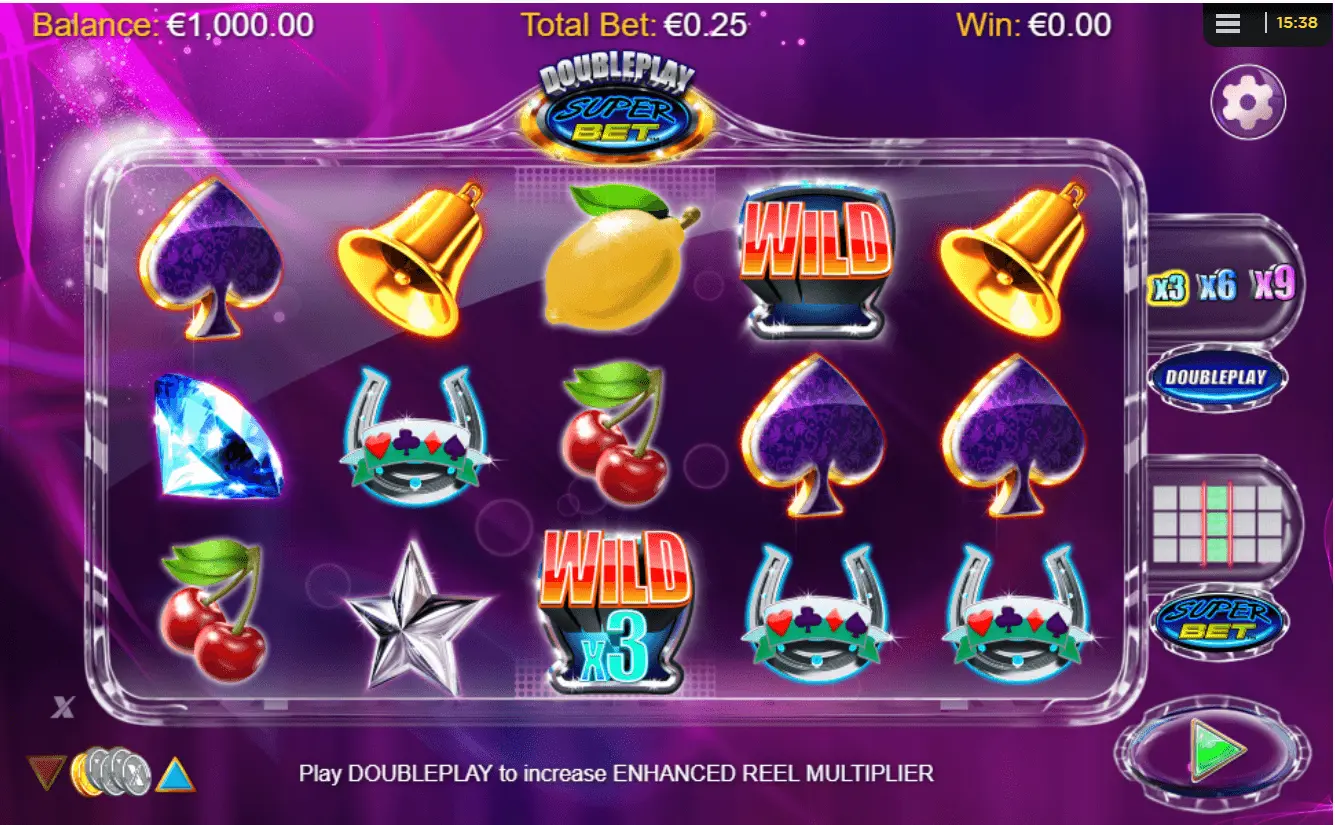
Task: Open the gear settings button
Action: (x=1248, y=102)
